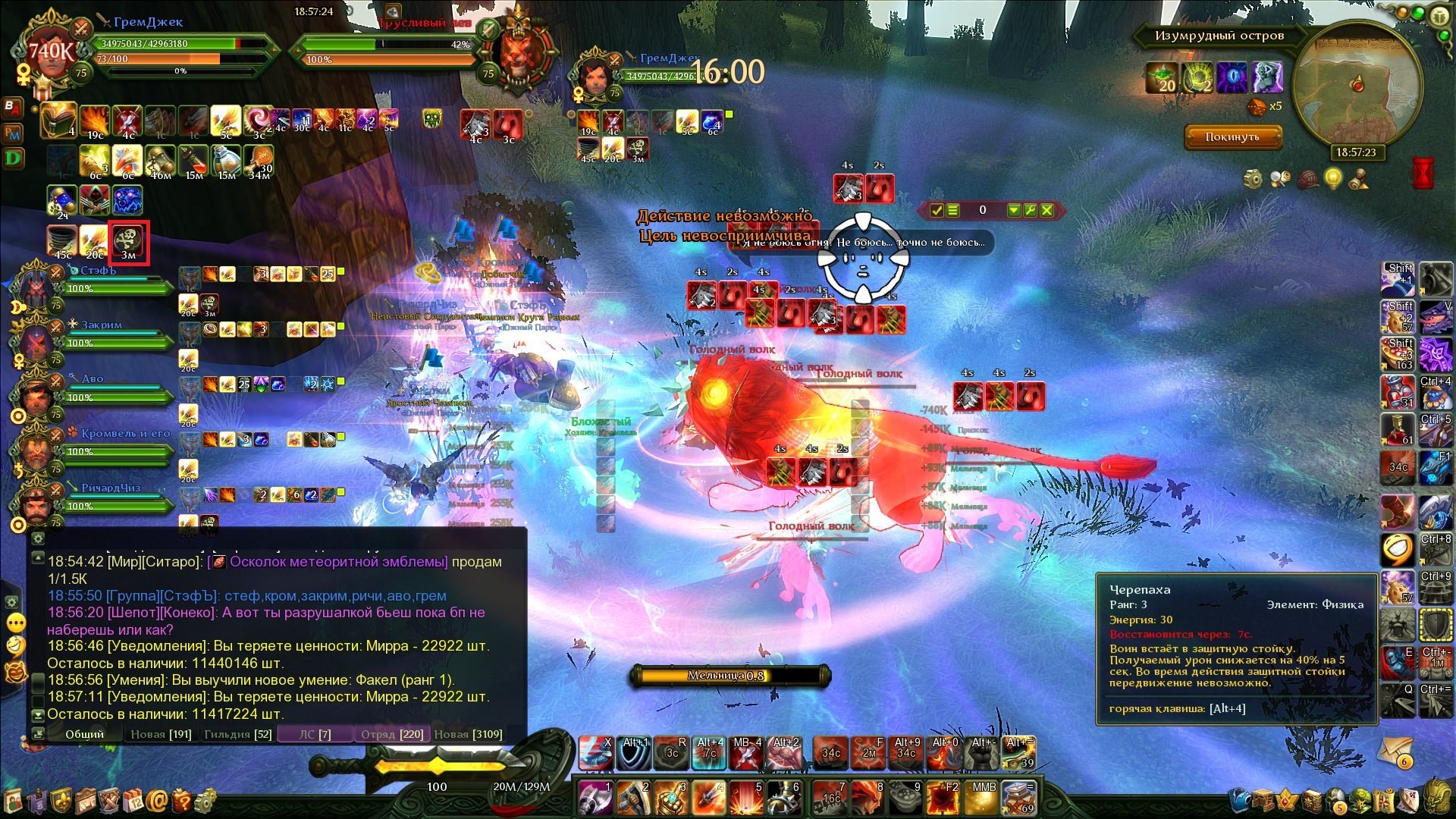Click the Покинуть leave button

pos(1232,137)
